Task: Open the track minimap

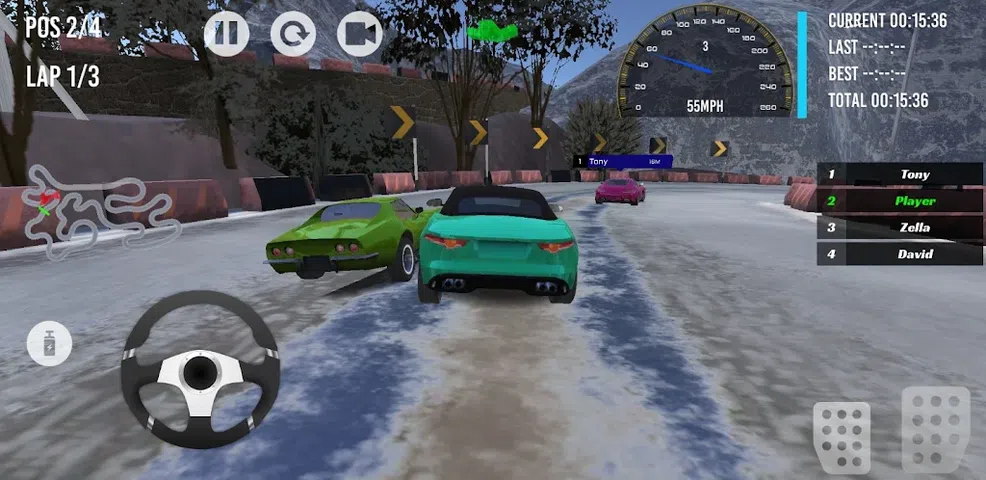Action: [100, 208]
